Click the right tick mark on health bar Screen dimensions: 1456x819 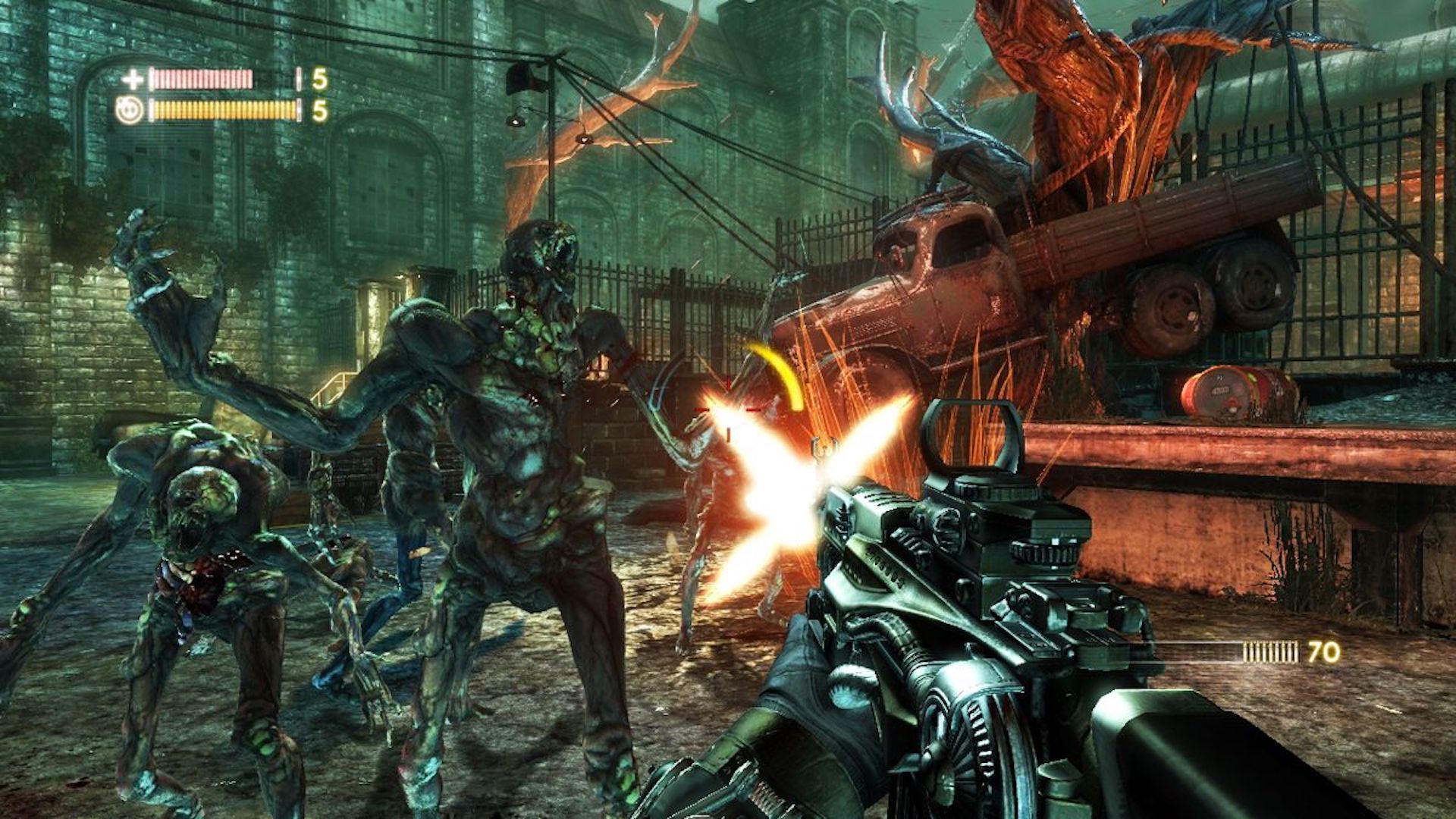coord(298,77)
